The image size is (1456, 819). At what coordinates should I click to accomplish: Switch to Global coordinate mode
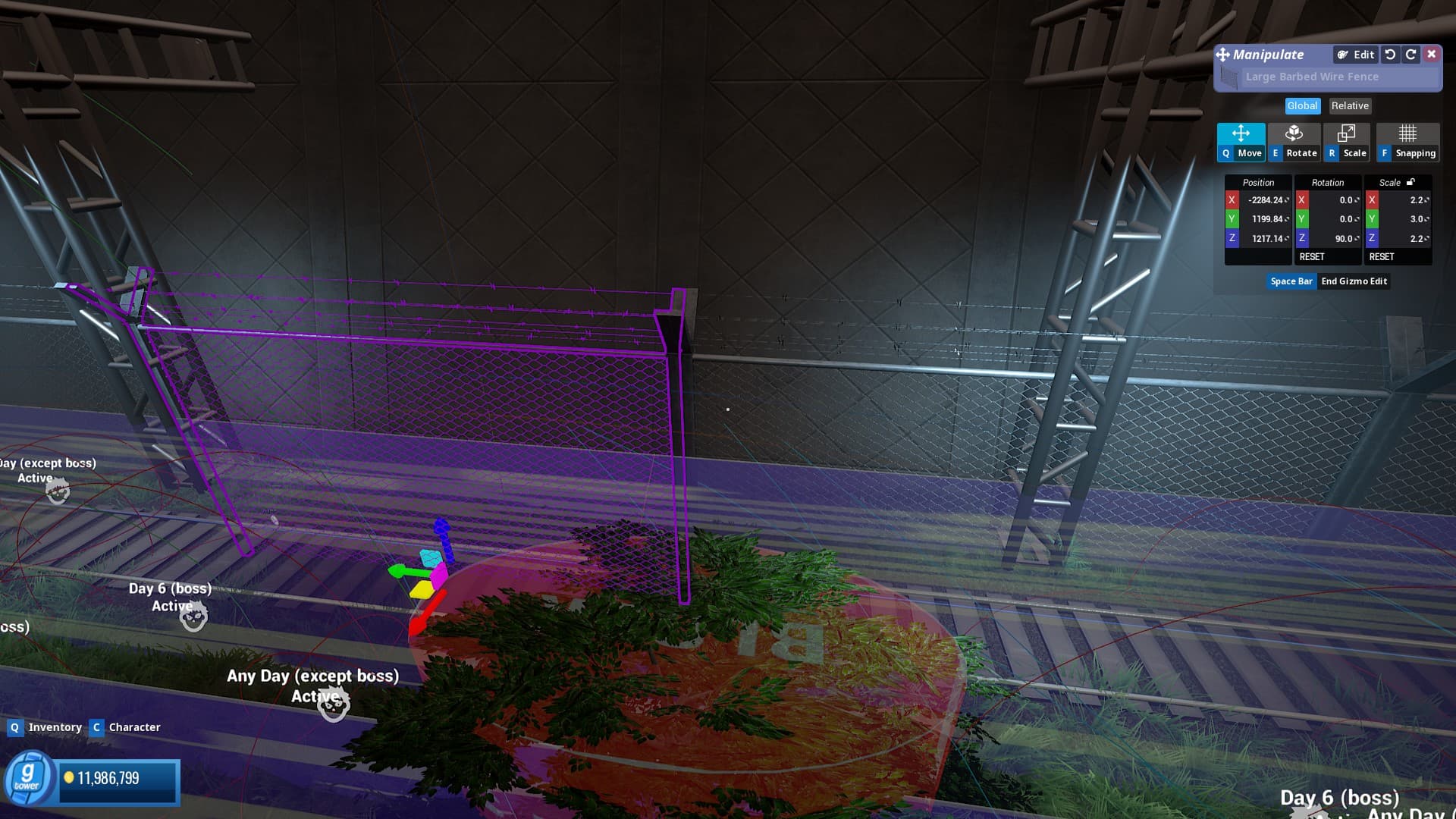(1302, 106)
